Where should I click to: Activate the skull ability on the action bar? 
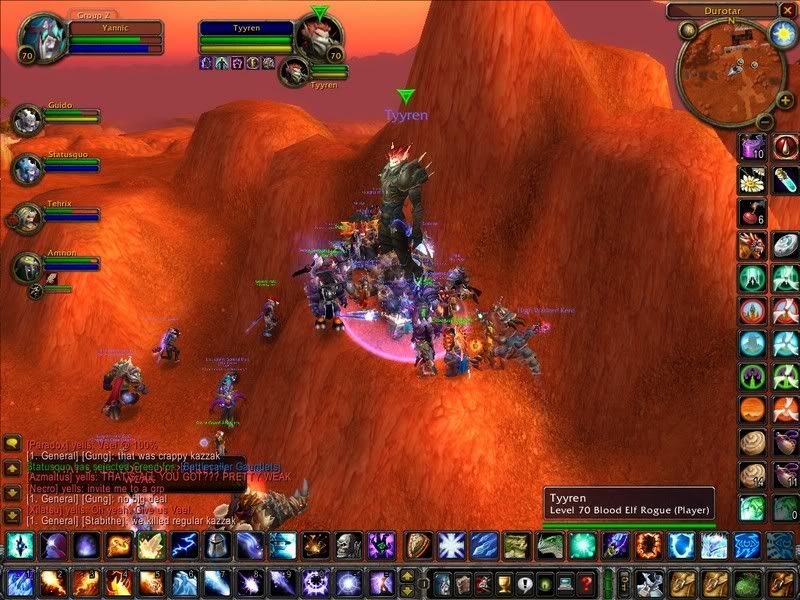[x=347, y=546]
